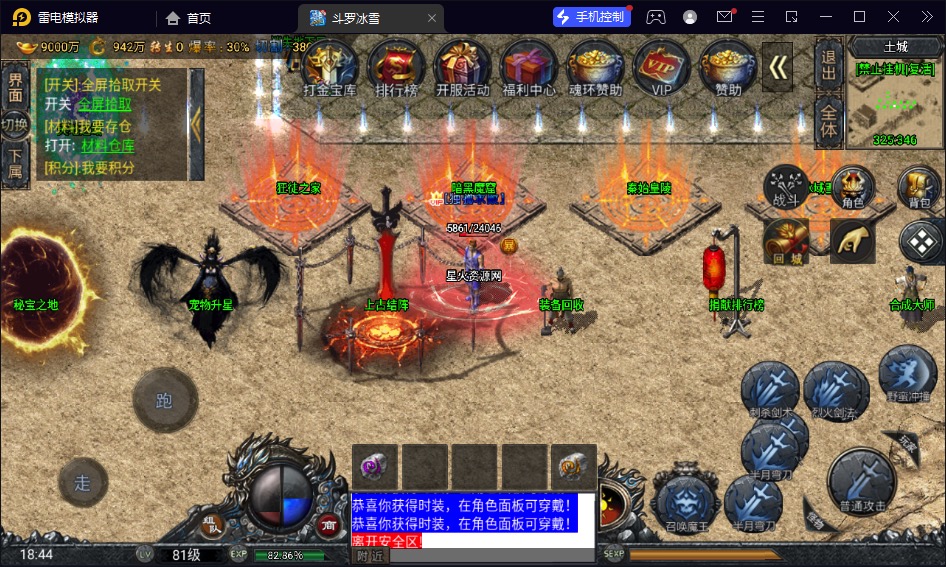Open the 材料仓库 material warehouse link
The image size is (946, 567).
[110, 146]
